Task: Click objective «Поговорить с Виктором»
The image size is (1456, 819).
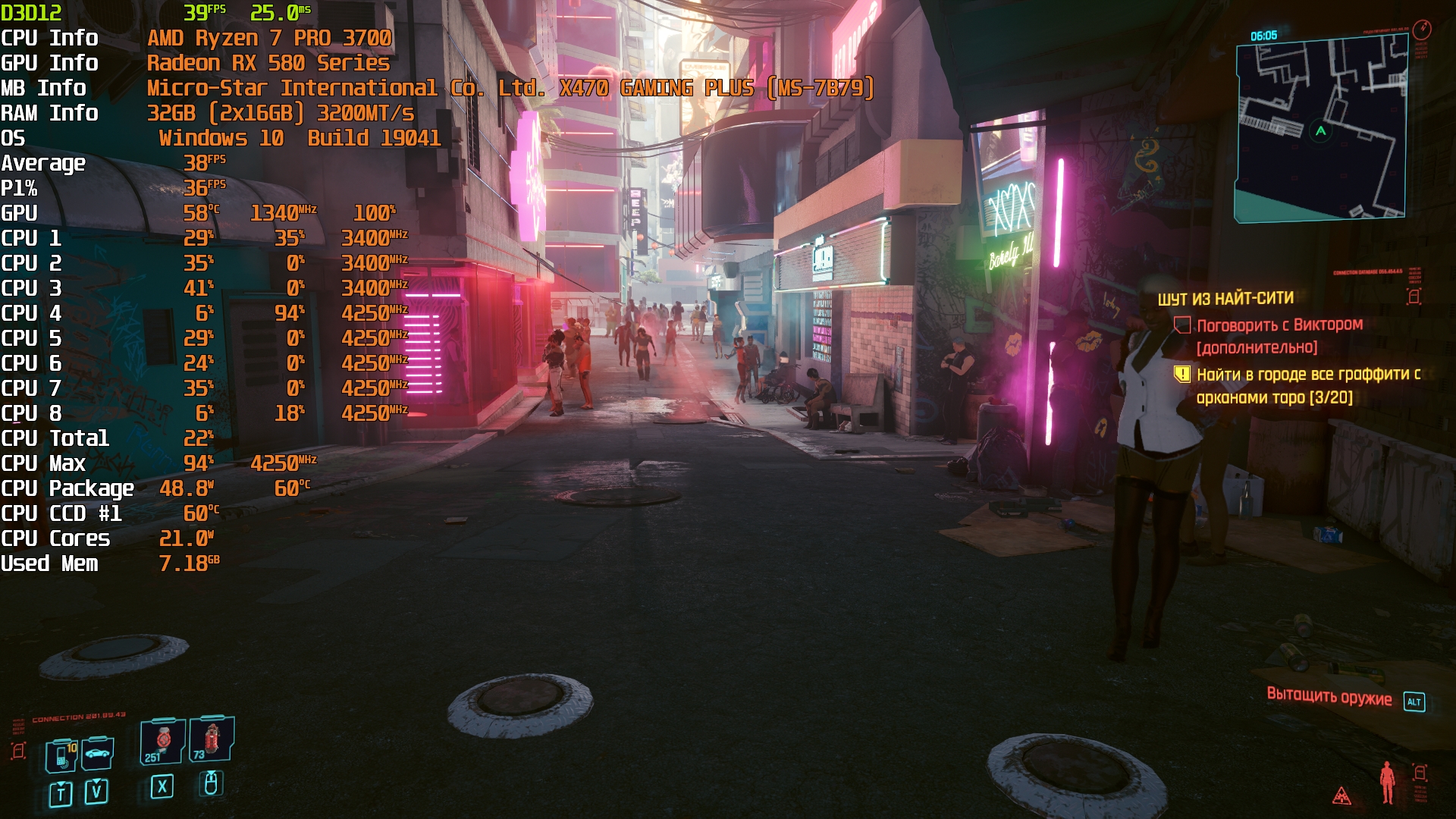Action: point(1279,325)
